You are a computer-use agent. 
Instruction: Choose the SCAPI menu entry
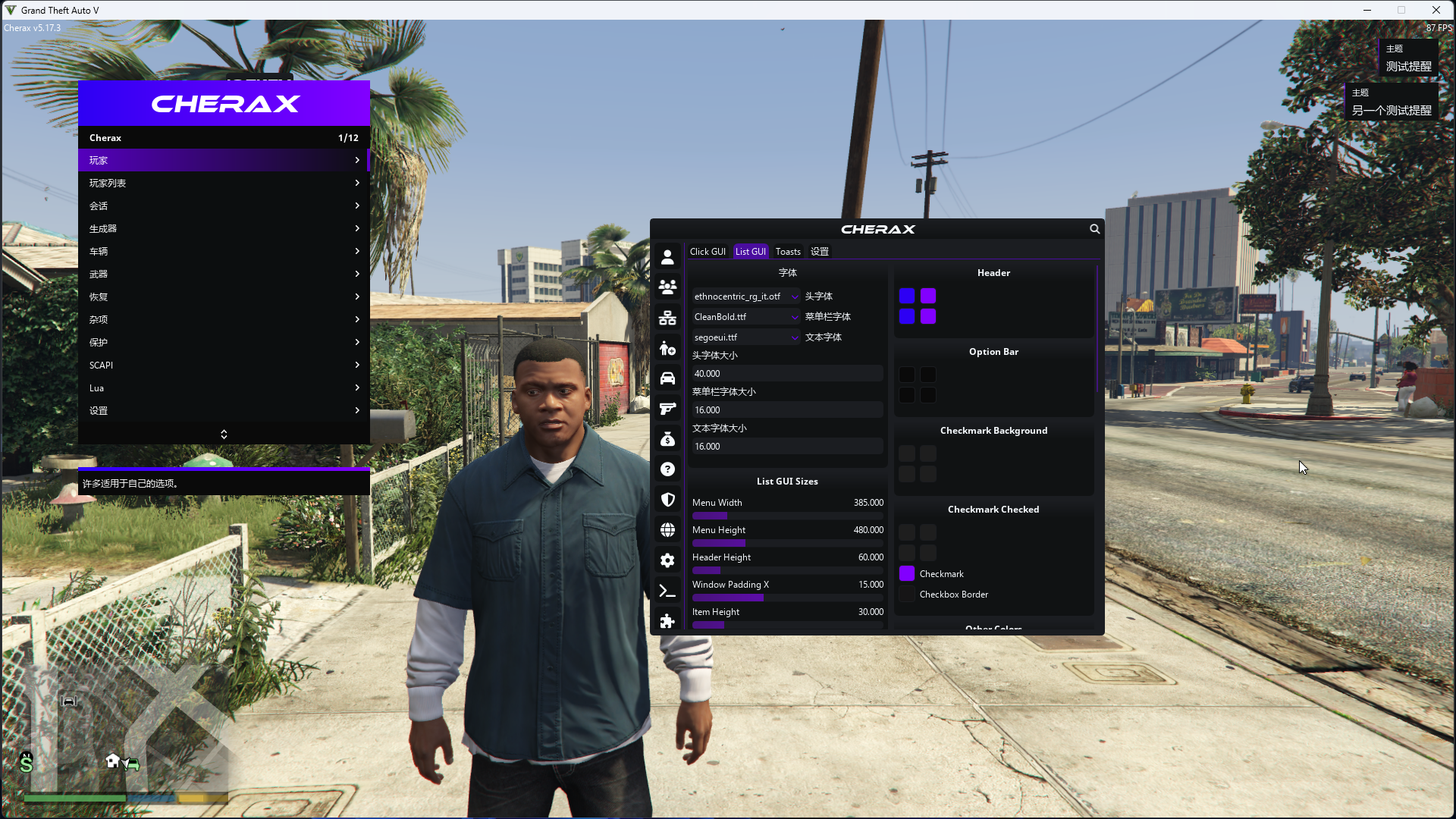(223, 365)
